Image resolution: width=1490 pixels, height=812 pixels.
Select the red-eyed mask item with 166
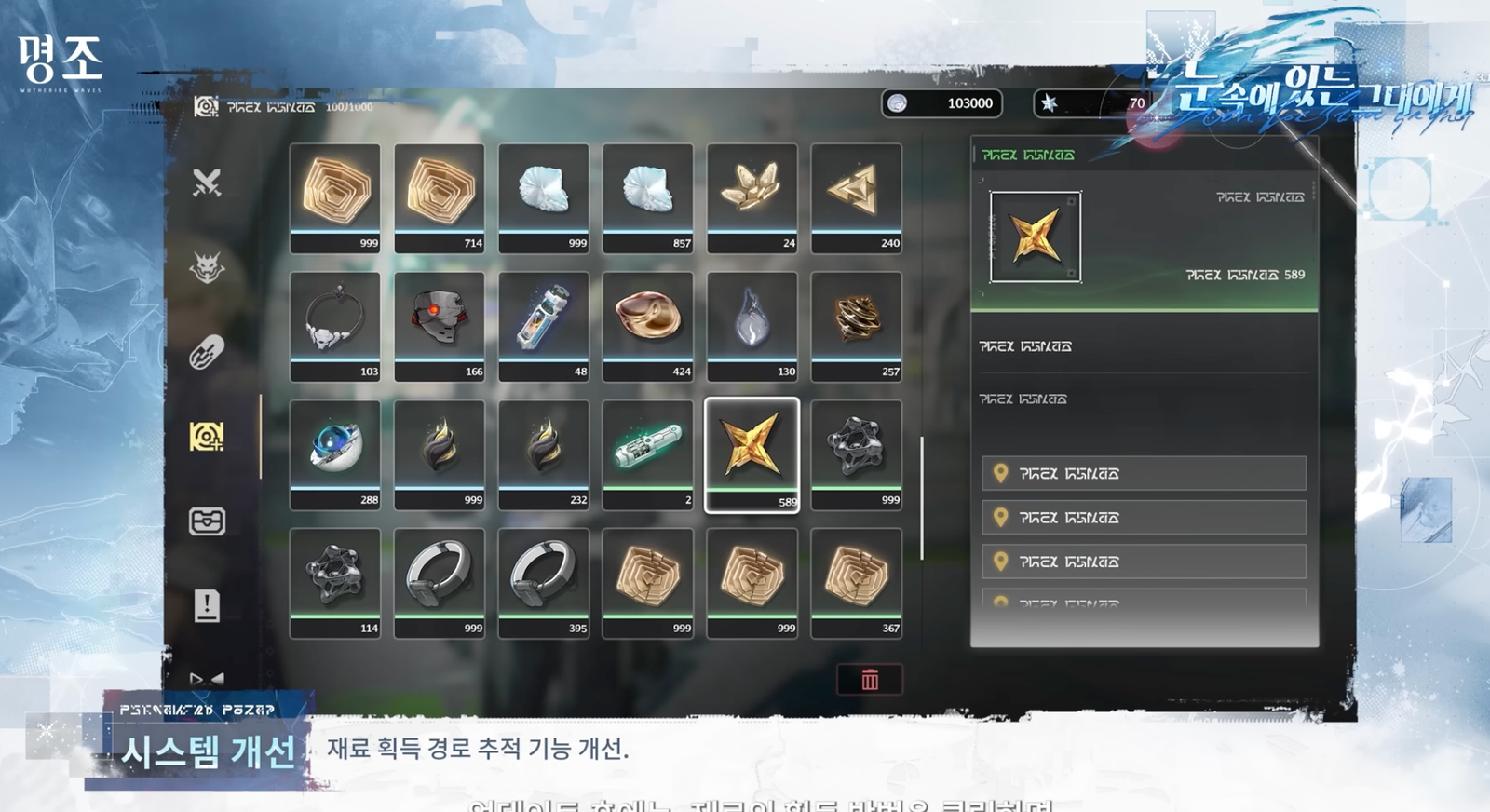point(440,325)
